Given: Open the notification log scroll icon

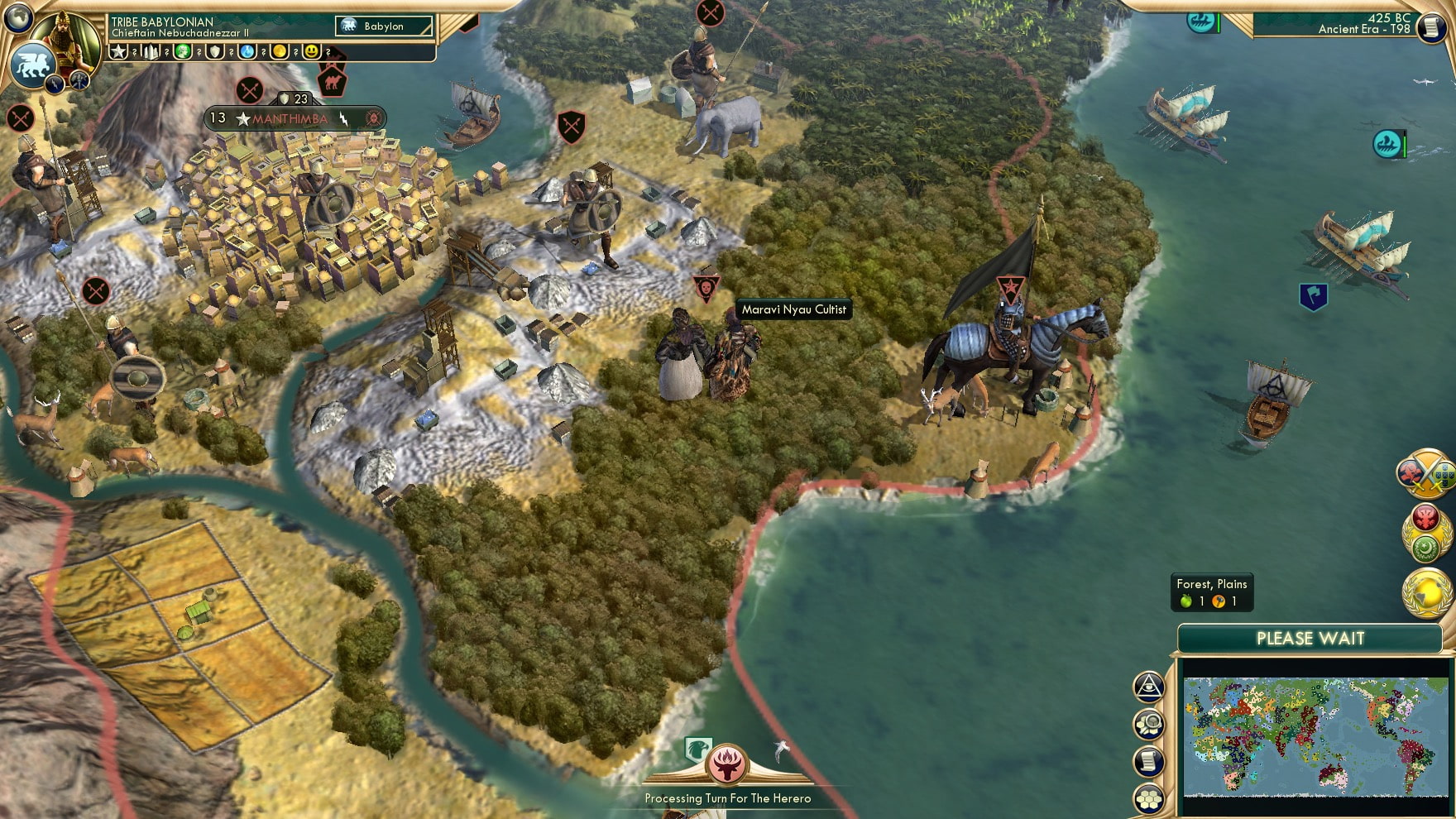Looking at the screenshot, I should click(x=1148, y=759).
